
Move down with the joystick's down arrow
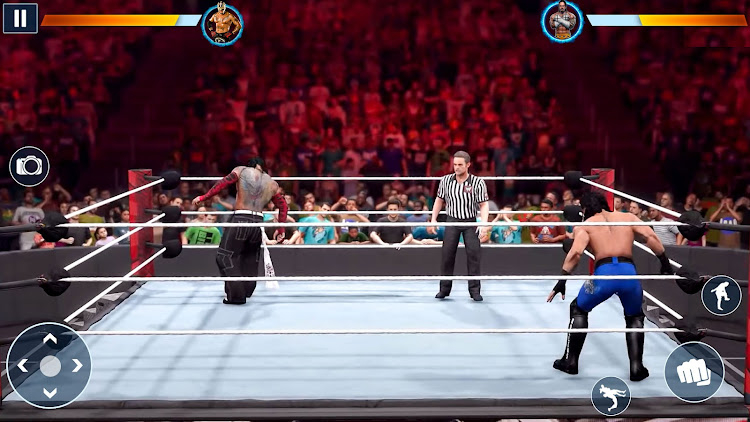49,392
